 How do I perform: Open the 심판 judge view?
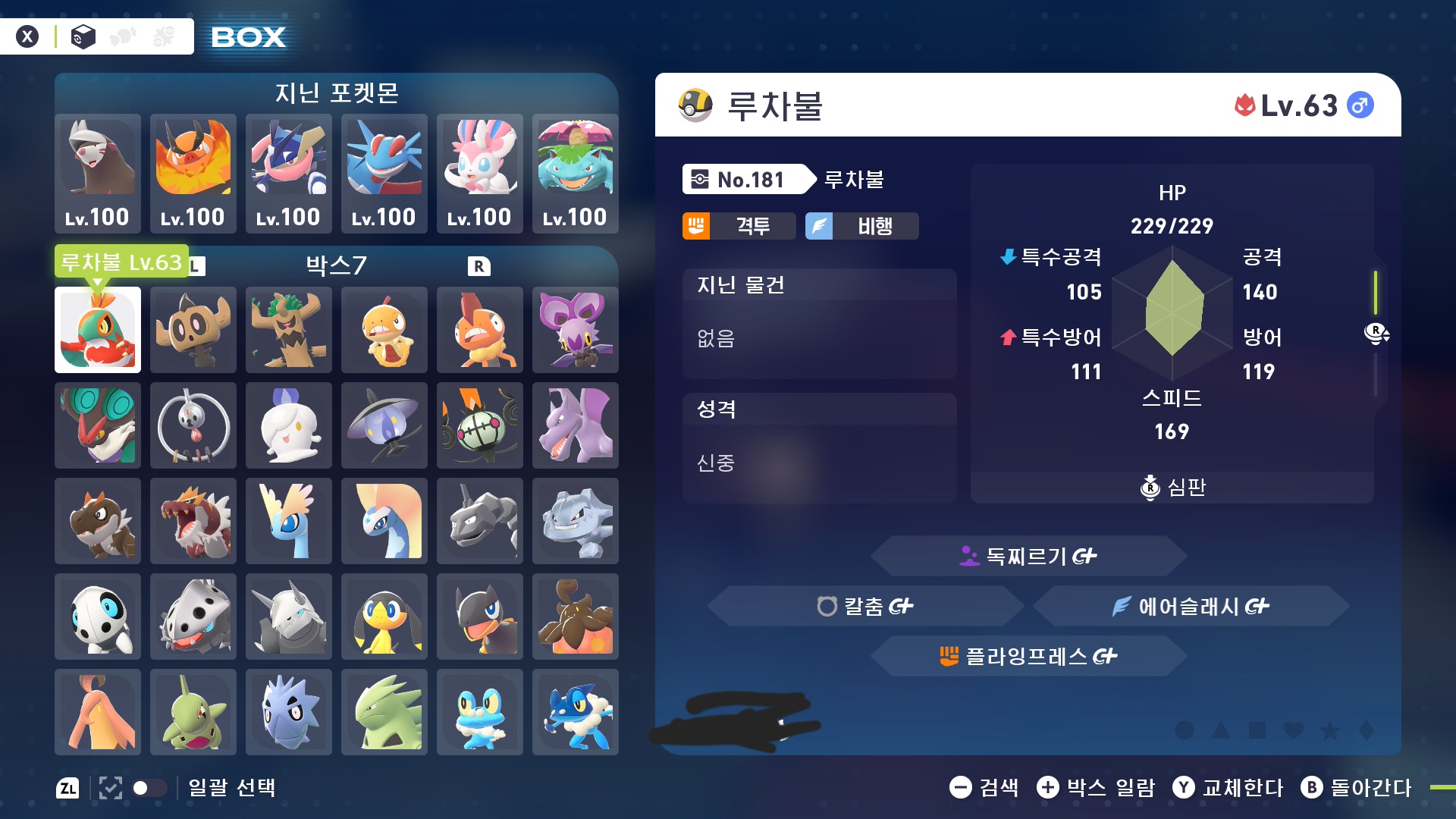tap(1172, 488)
